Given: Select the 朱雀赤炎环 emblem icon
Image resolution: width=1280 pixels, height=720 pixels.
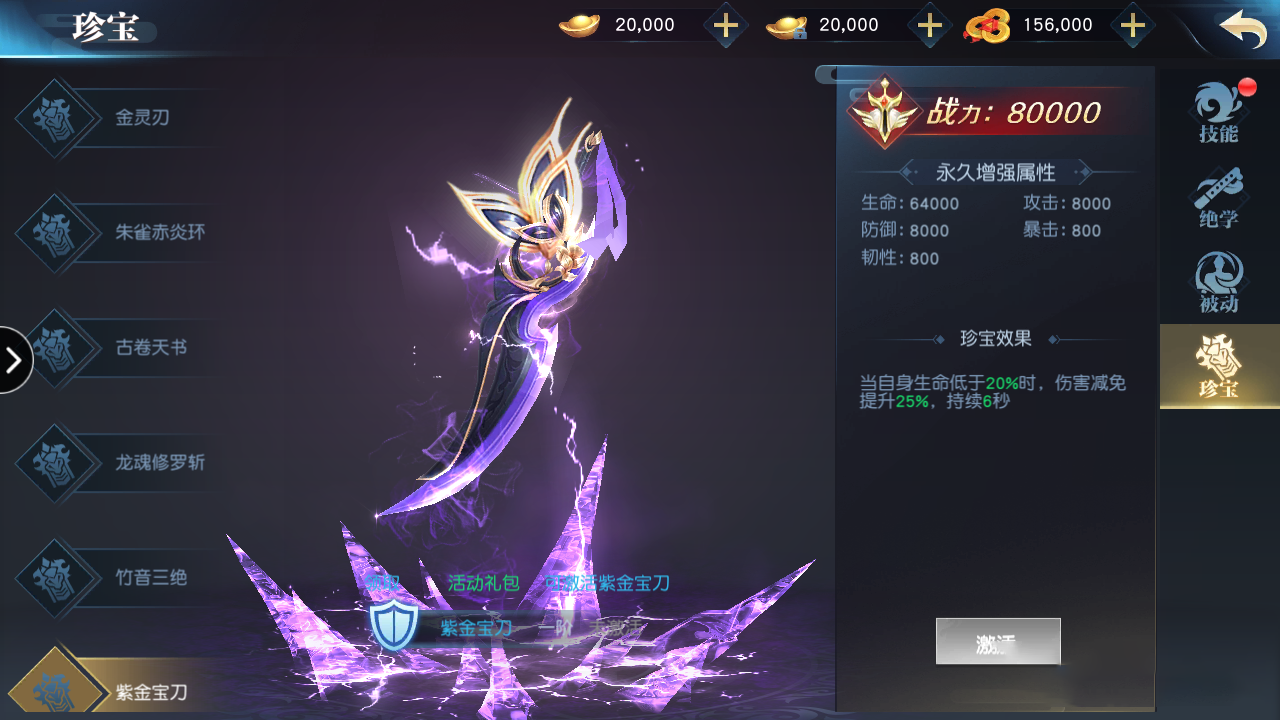Looking at the screenshot, I should click(55, 232).
